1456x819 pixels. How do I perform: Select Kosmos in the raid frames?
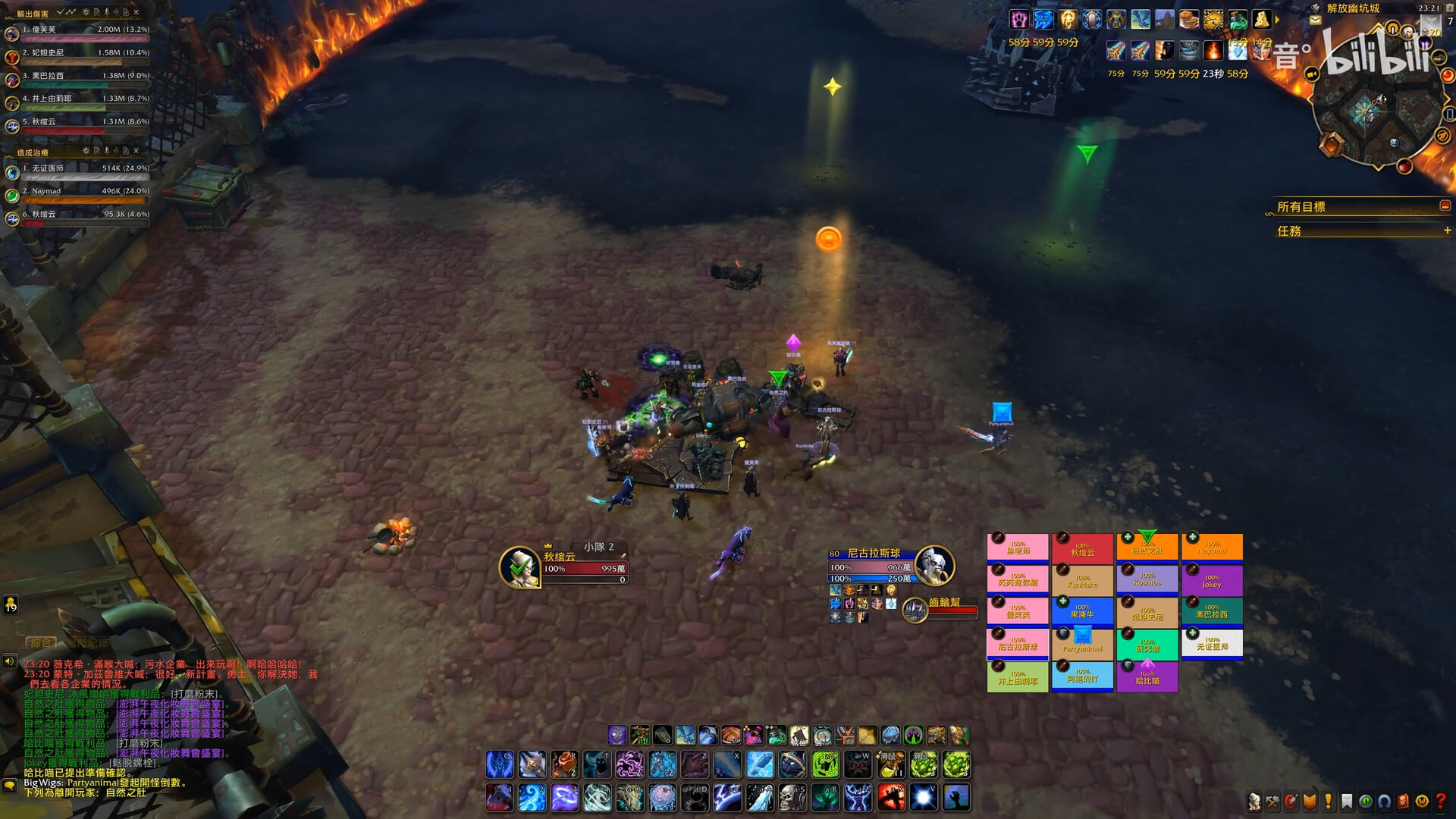(1147, 580)
